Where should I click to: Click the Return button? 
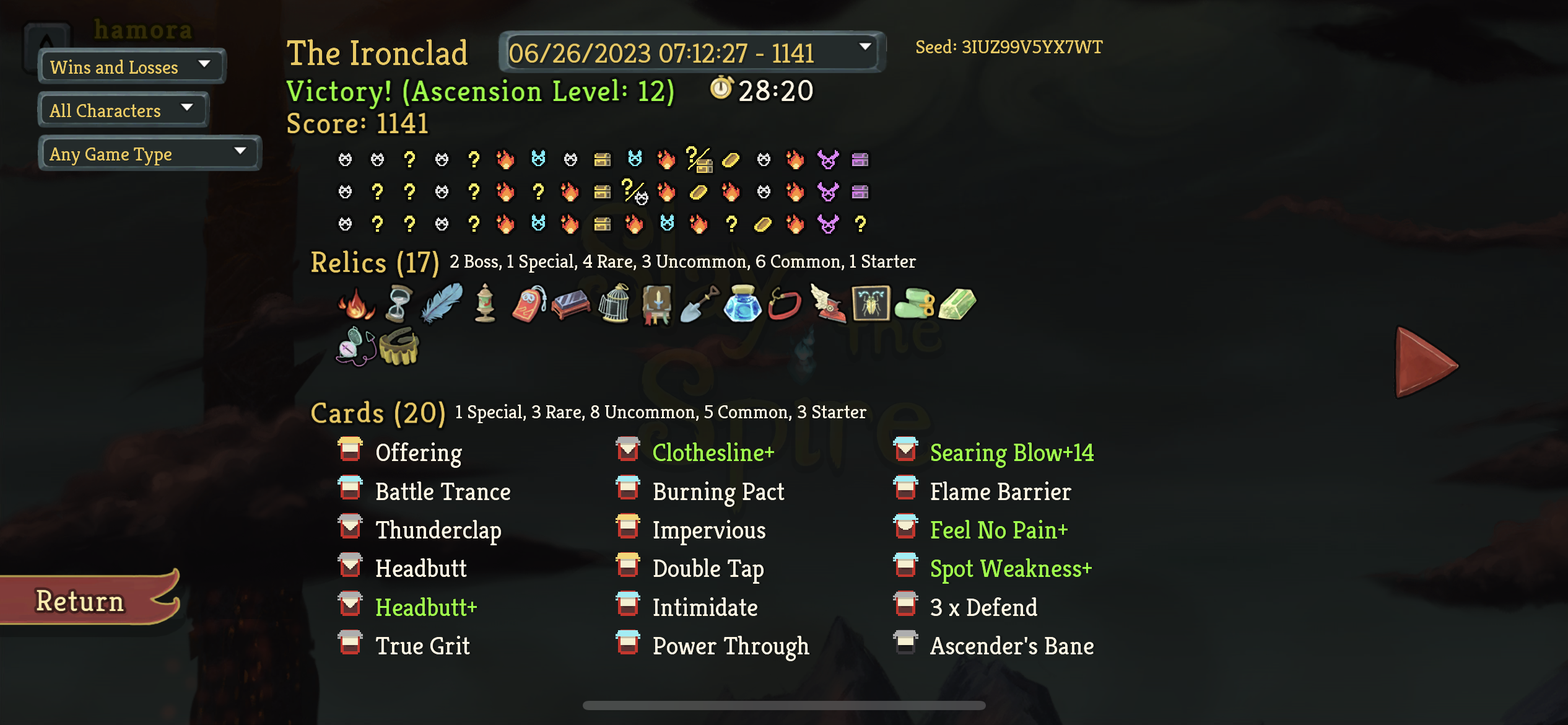pyautogui.click(x=79, y=599)
